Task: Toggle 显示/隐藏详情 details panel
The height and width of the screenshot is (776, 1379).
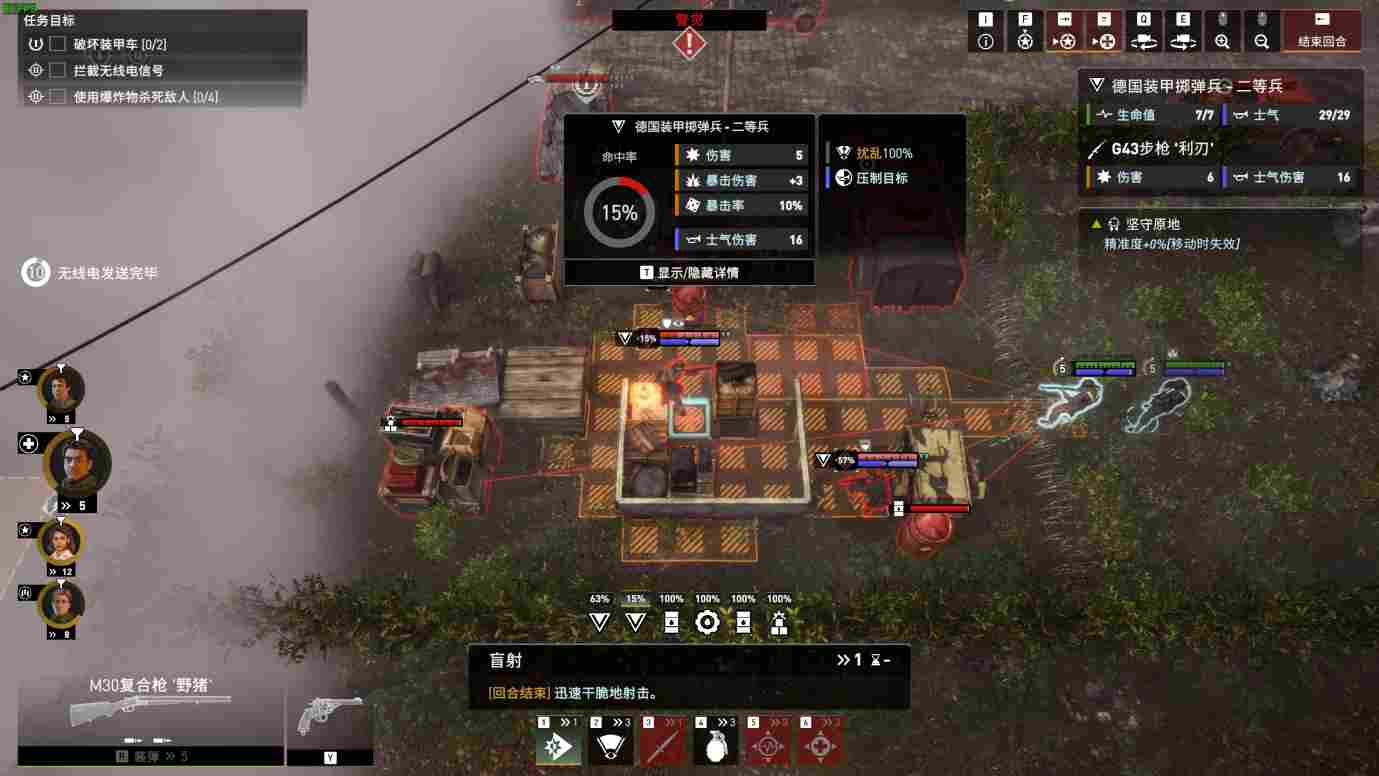Action: (689, 273)
